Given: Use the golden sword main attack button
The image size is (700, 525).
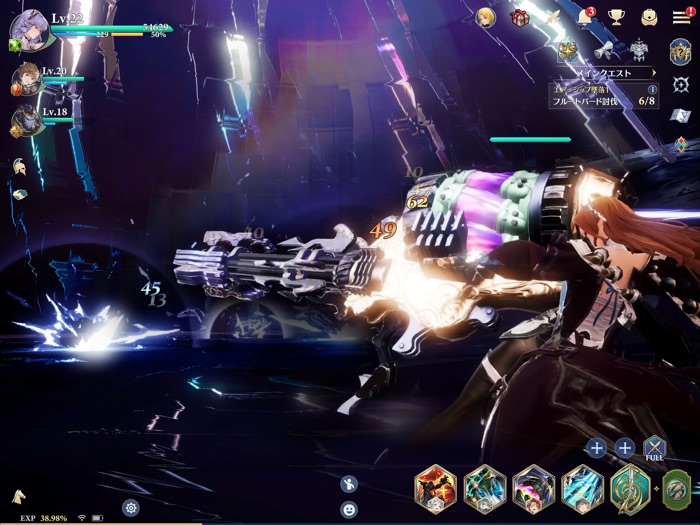Looking at the screenshot, I should (x=630, y=489).
